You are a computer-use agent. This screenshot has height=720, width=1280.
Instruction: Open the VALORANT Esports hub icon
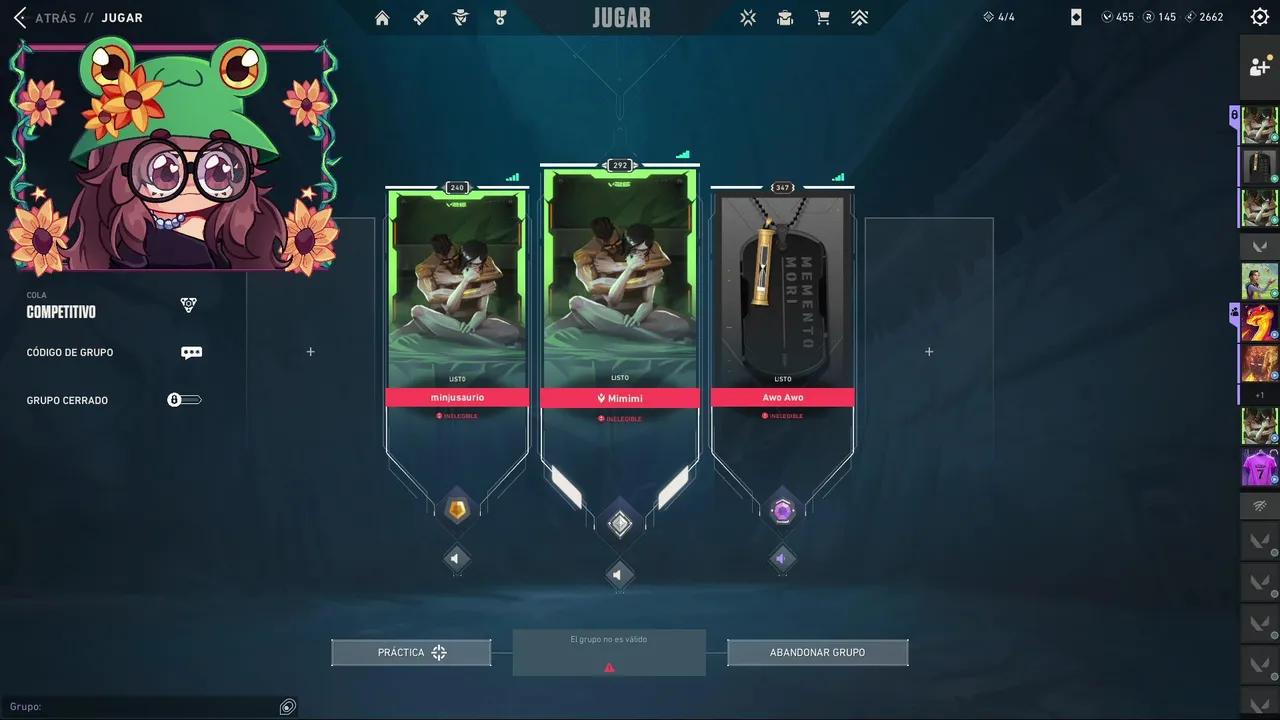click(748, 17)
